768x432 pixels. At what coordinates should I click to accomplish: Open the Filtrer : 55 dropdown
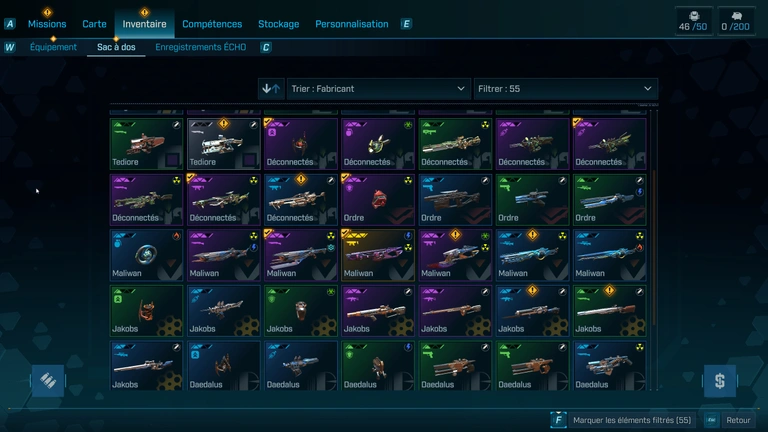(x=565, y=89)
